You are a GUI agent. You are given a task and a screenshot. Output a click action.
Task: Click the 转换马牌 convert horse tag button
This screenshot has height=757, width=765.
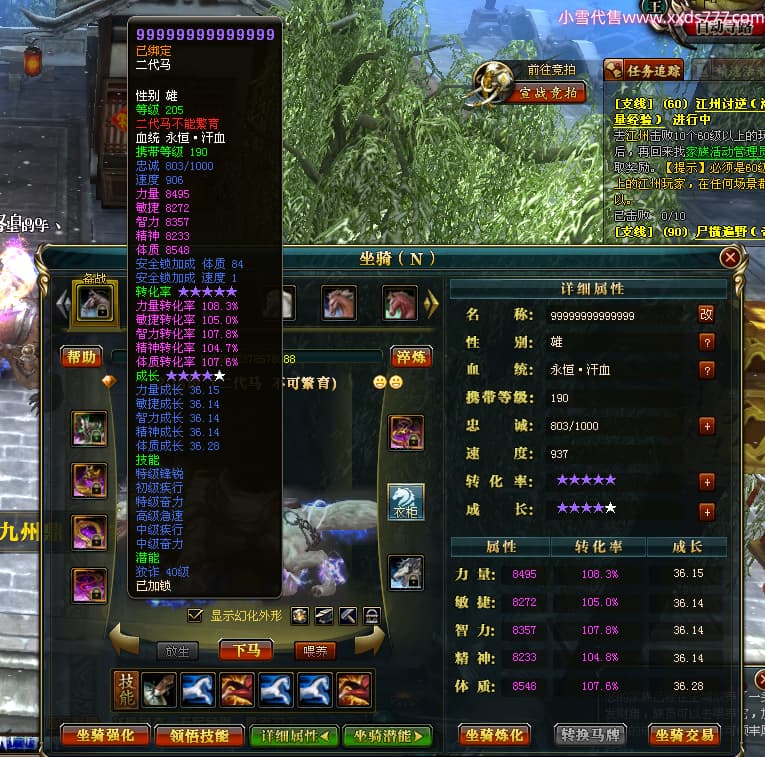pos(590,735)
